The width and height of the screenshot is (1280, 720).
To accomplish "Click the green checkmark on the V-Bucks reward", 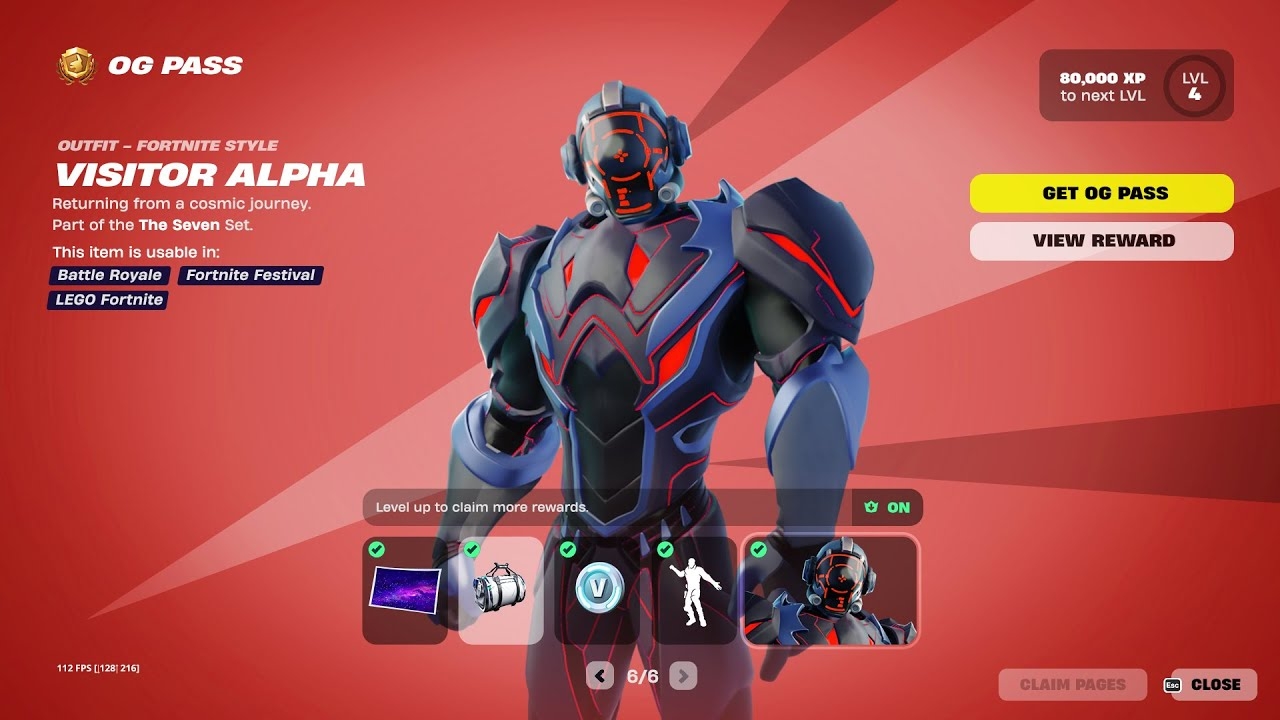I will 569,548.
